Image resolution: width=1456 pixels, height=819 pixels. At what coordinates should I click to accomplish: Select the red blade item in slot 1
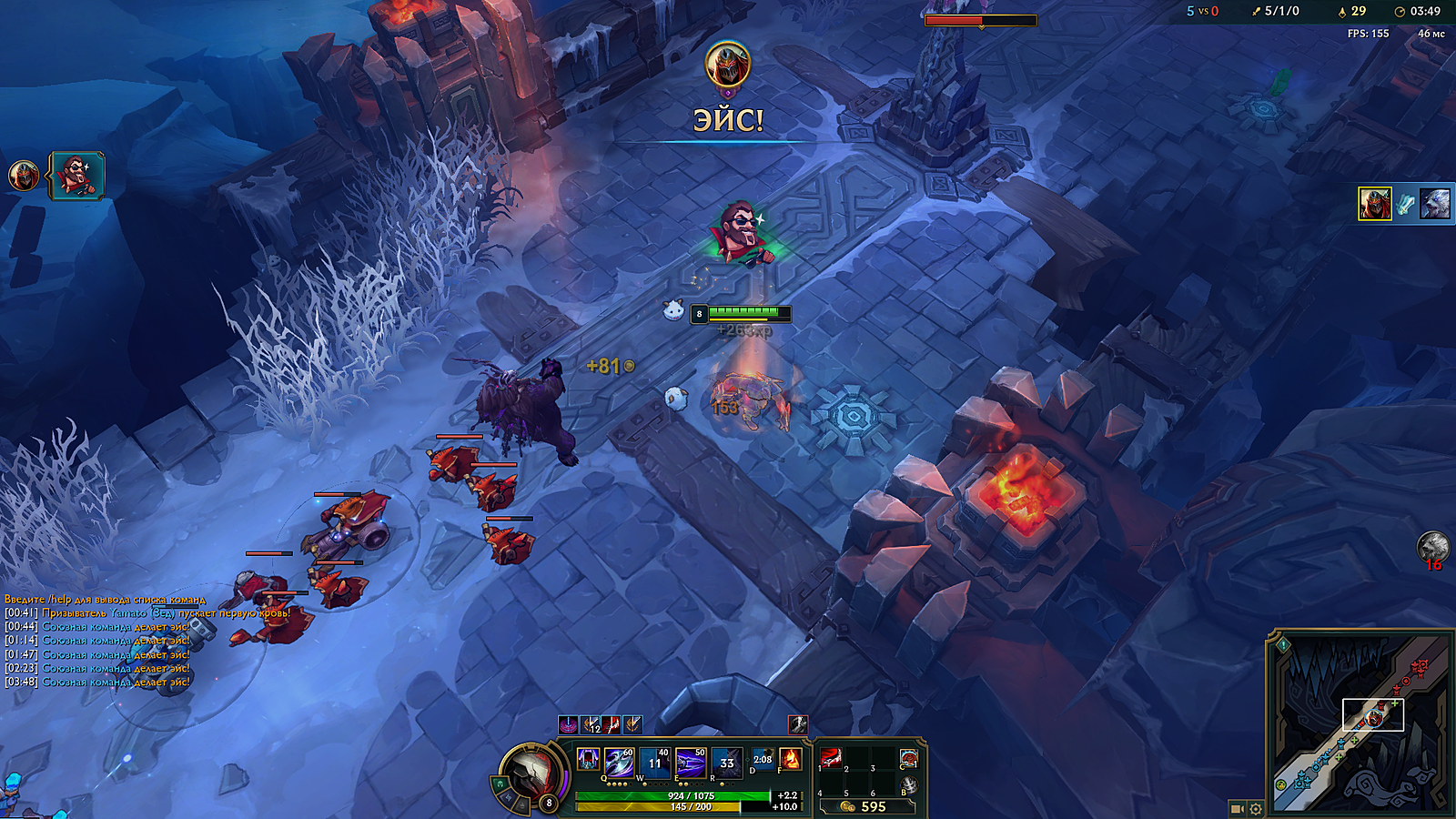coord(832,758)
